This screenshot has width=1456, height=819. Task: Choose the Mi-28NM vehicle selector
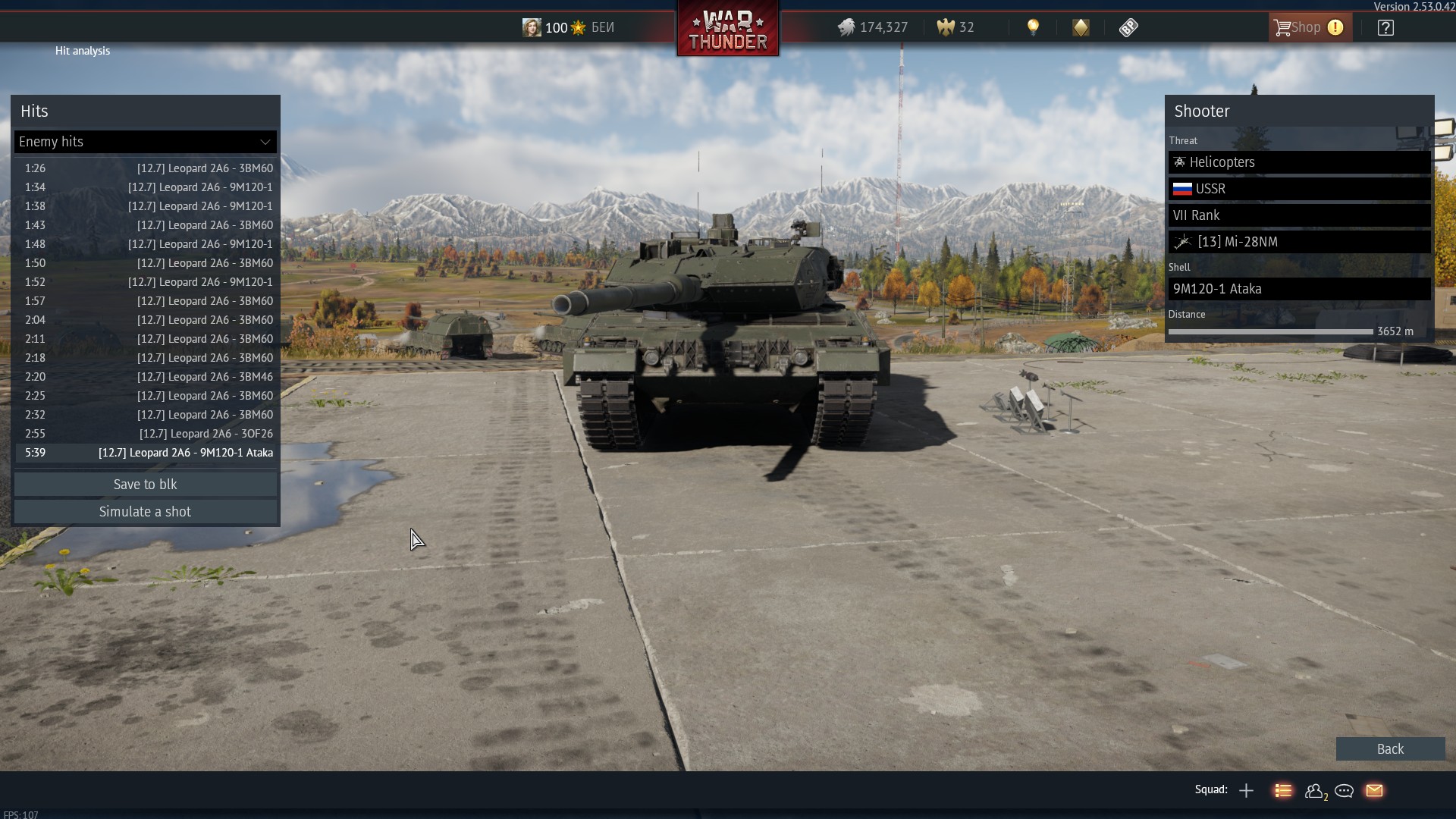(x=1298, y=242)
